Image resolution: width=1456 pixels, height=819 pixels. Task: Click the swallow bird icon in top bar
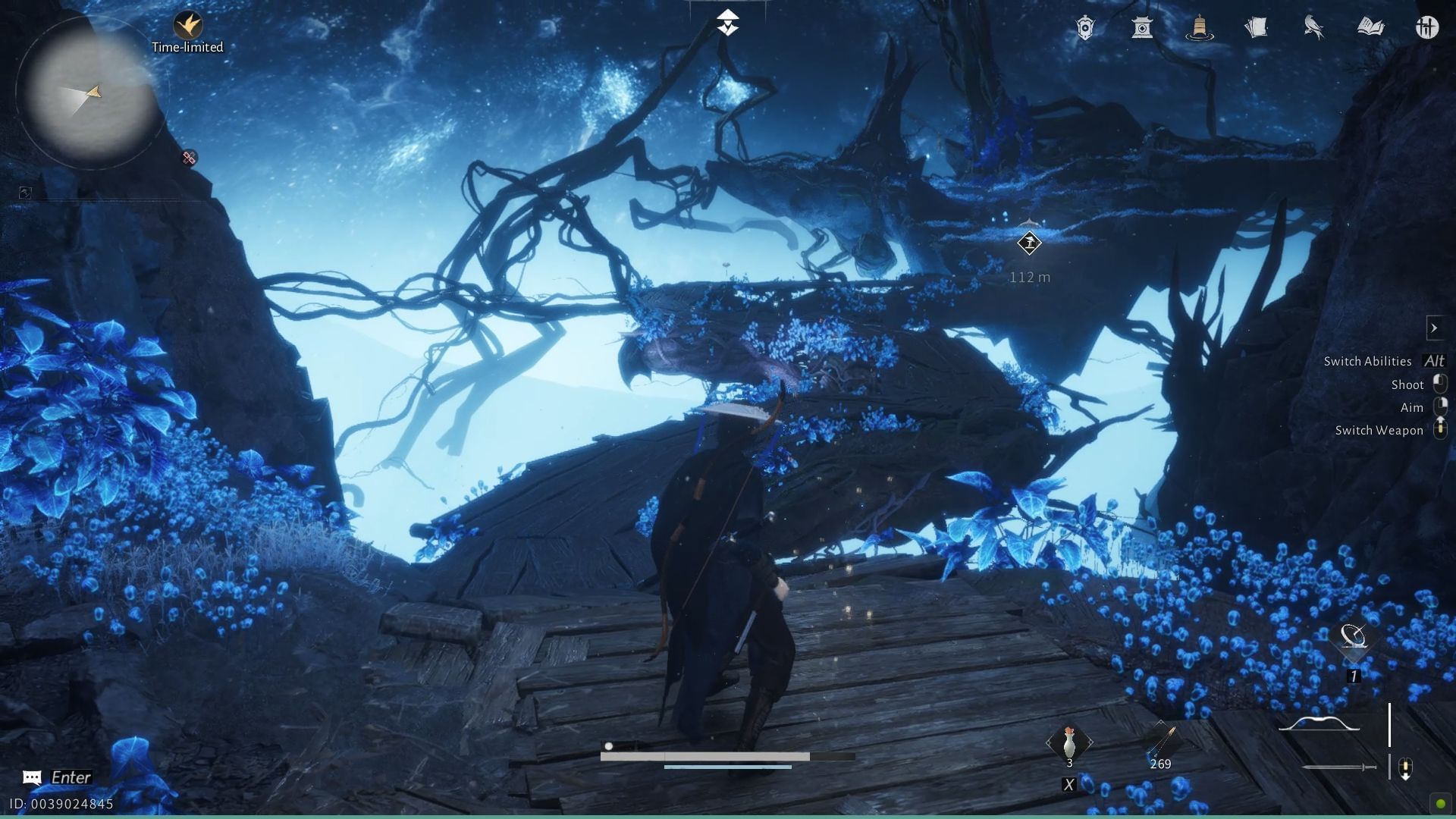[x=1313, y=27]
